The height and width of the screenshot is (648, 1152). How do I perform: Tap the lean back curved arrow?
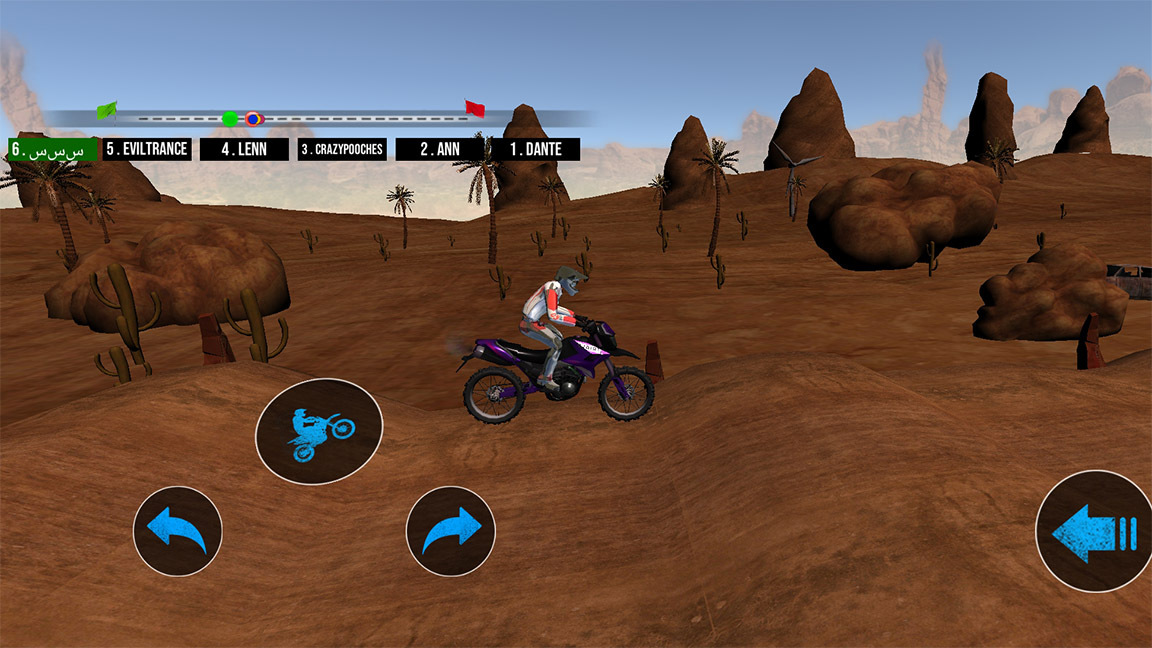[178, 531]
